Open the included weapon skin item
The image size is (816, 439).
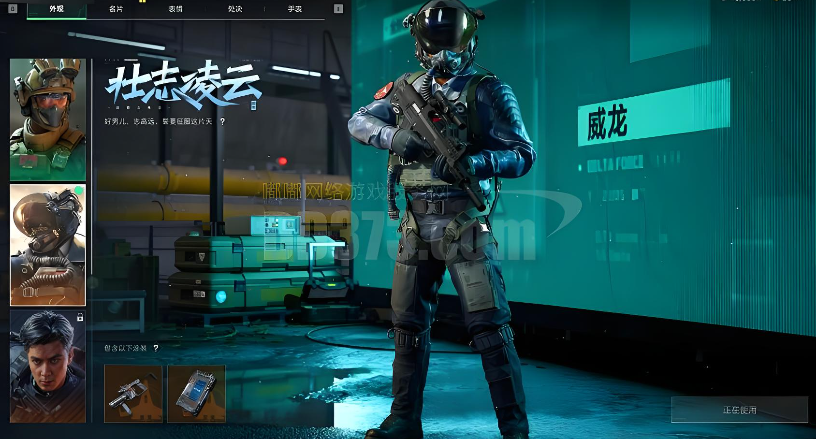[133, 393]
